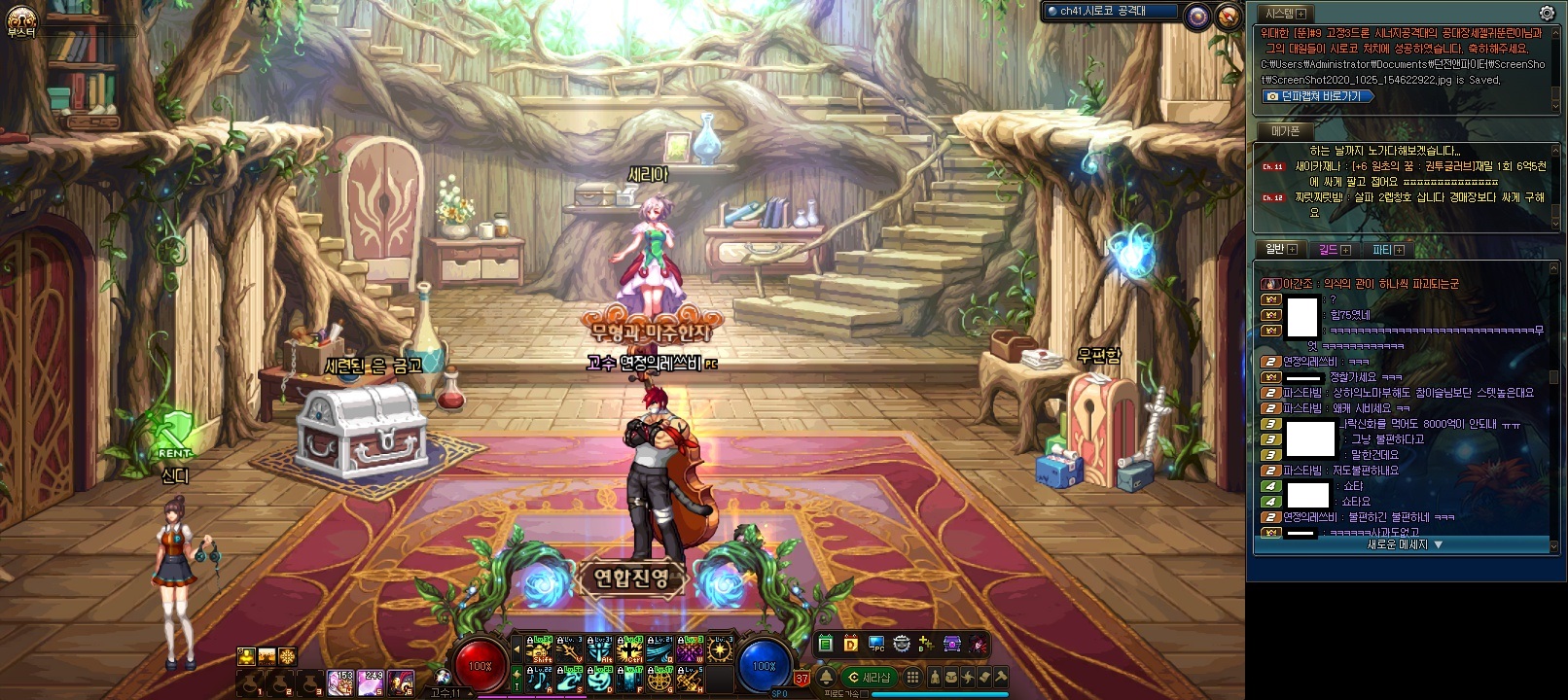
Task: Switch to the 길드 chat tab
Action: click(x=1333, y=250)
